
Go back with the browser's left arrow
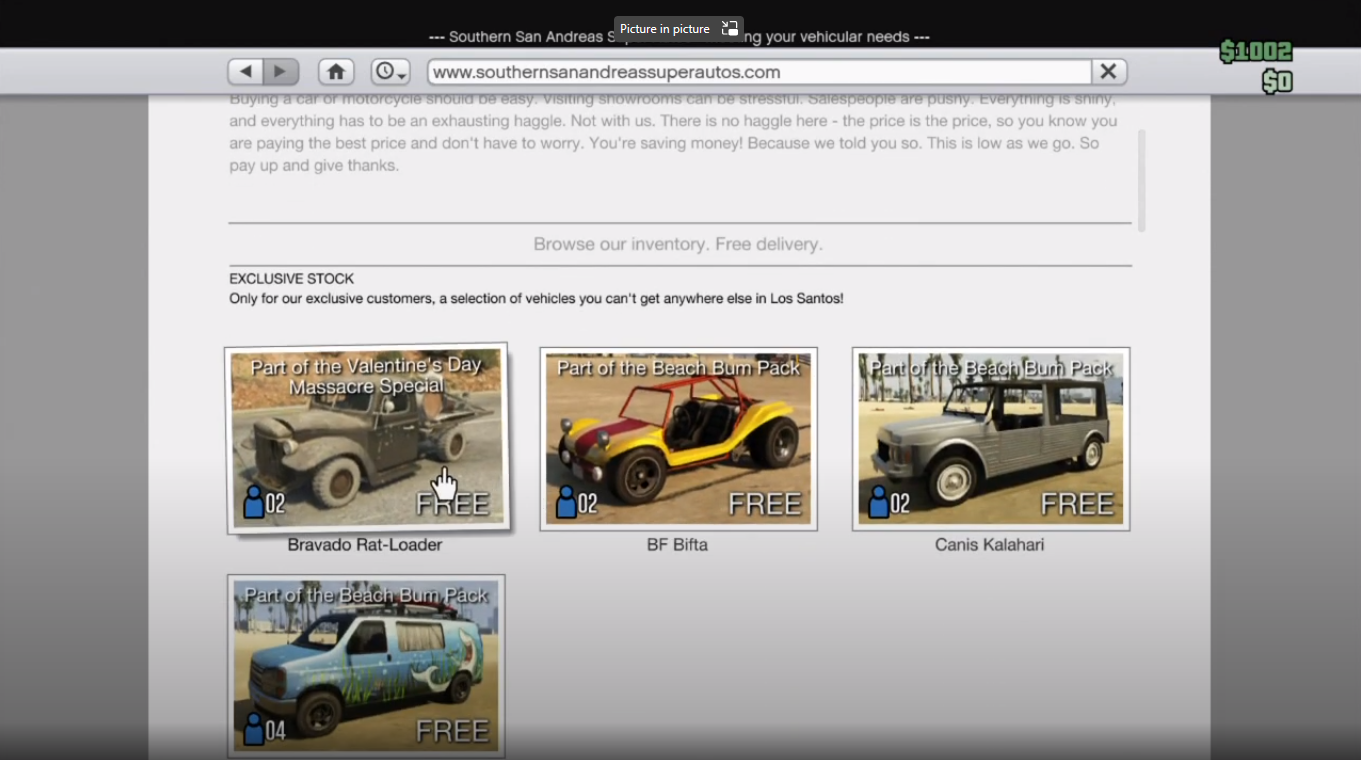pos(246,72)
